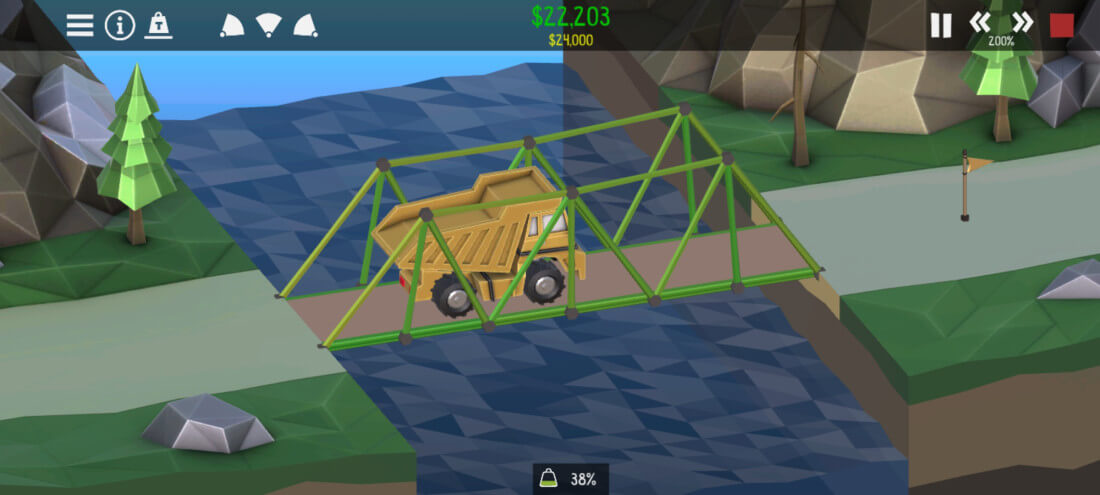1100x495 pixels.
Task: Open the hamburger menu
Action: click(80, 25)
